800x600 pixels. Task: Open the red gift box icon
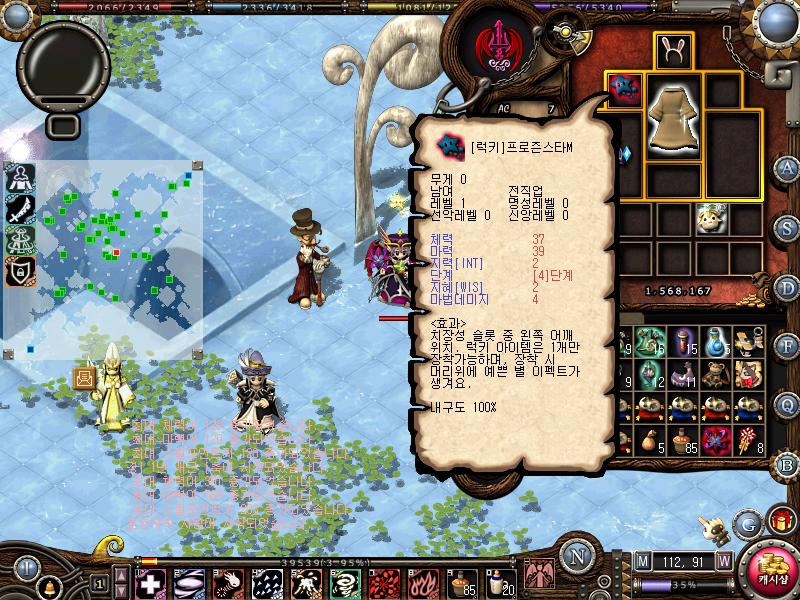[x=780, y=520]
